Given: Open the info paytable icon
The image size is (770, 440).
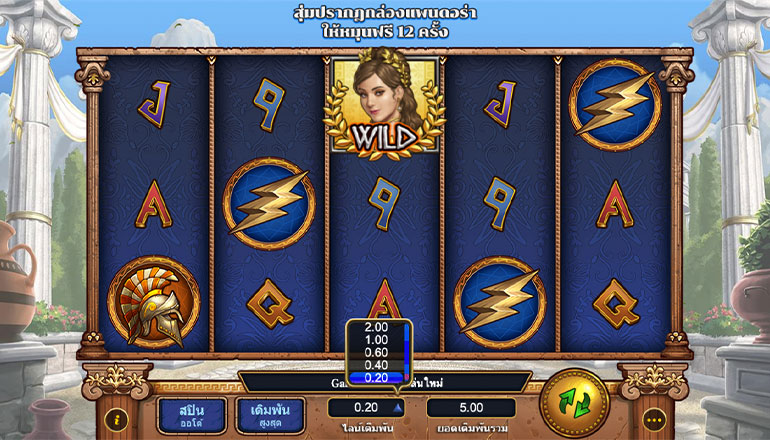Looking at the screenshot, I should [118, 419].
